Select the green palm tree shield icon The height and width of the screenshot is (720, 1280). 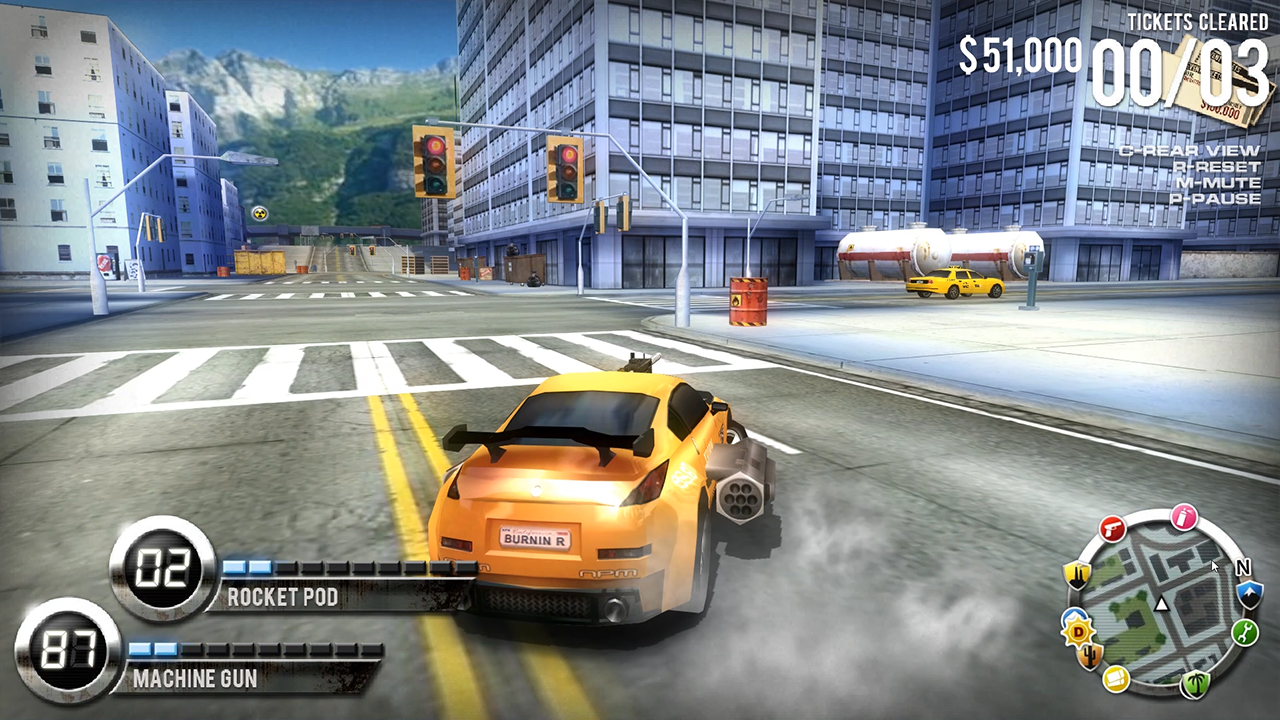pyautogui.click(x=1194, y=682)
